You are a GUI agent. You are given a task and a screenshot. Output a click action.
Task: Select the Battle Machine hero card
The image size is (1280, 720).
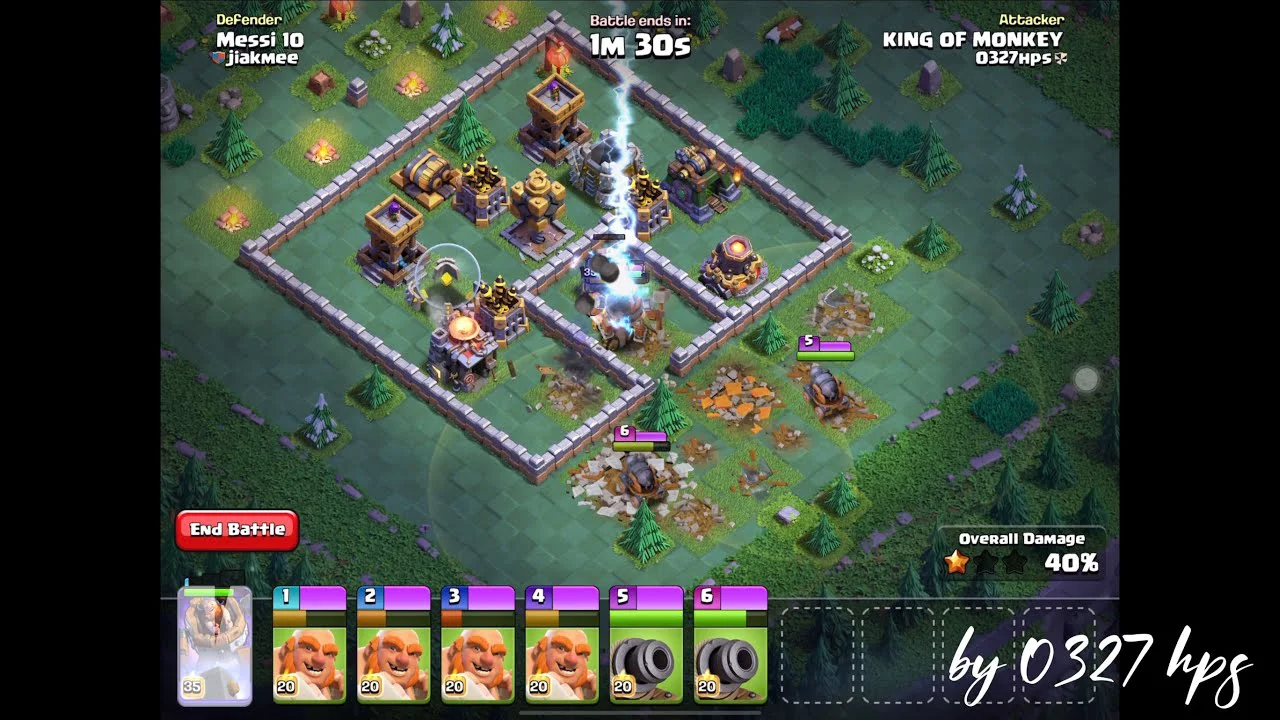(x=214, y=646)
